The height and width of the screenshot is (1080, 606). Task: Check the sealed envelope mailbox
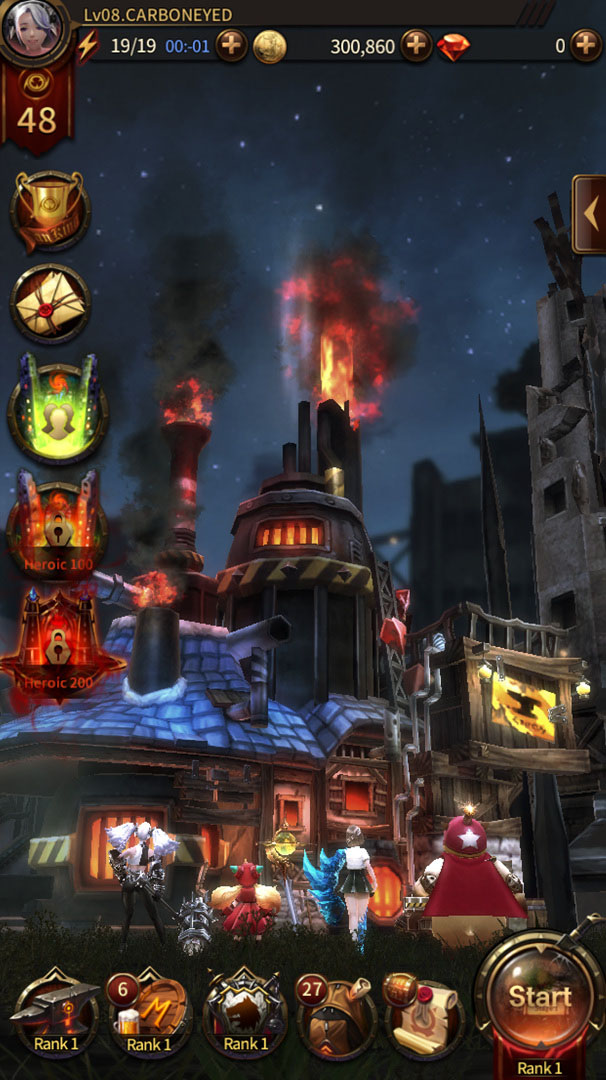tap(50, 302)
